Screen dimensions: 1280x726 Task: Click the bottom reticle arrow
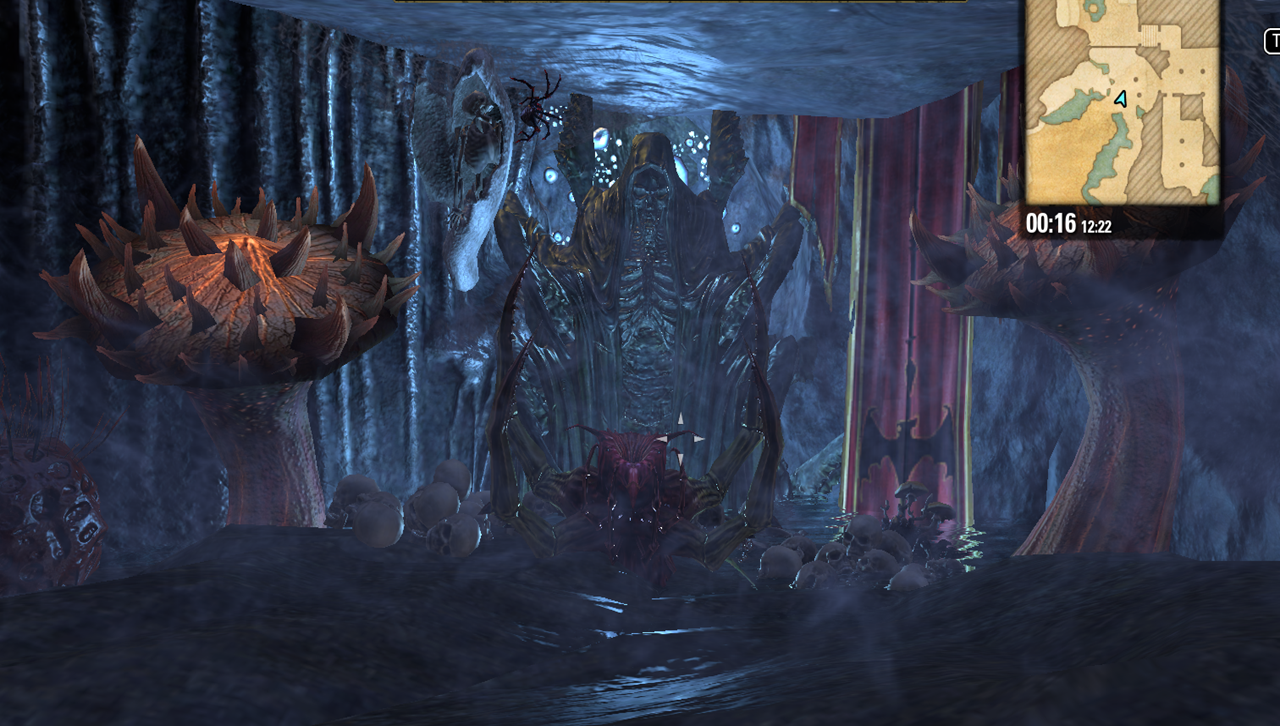[681, 460]
